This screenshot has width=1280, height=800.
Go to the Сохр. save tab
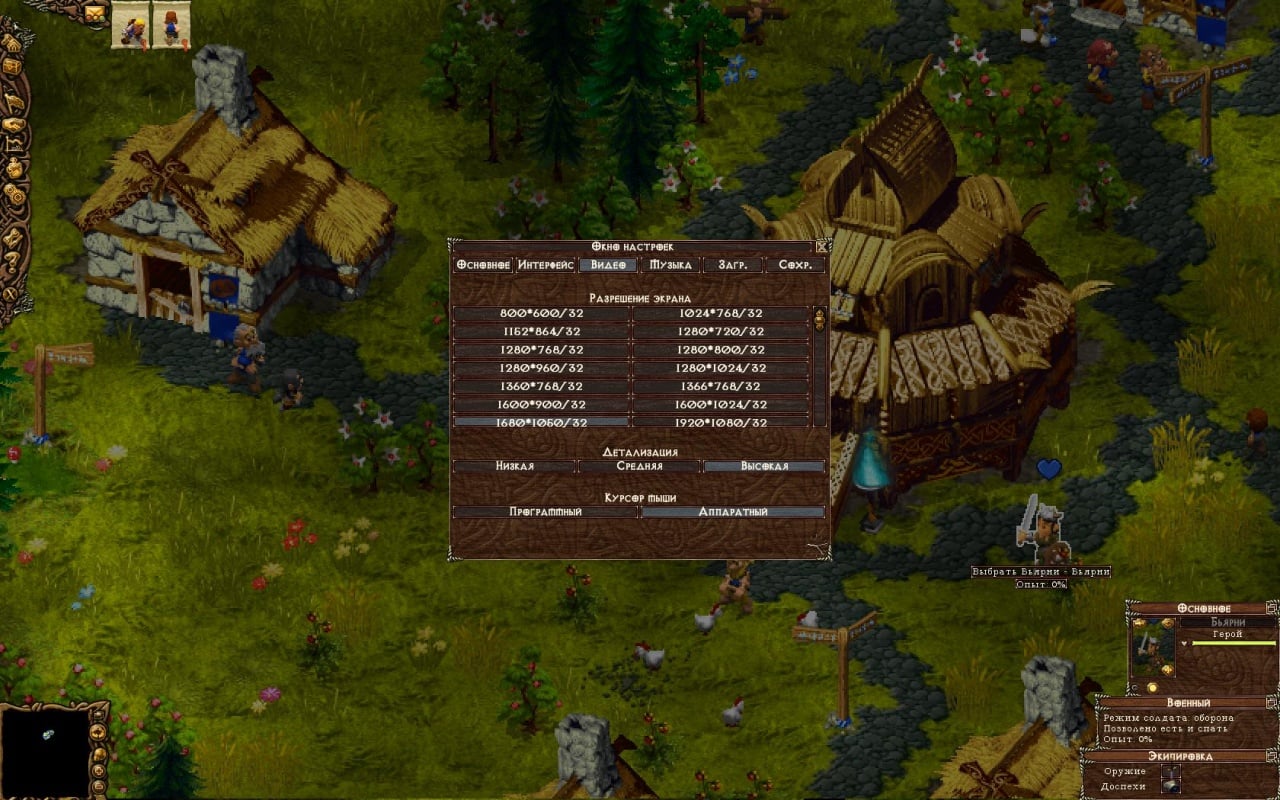click(795, 265)
